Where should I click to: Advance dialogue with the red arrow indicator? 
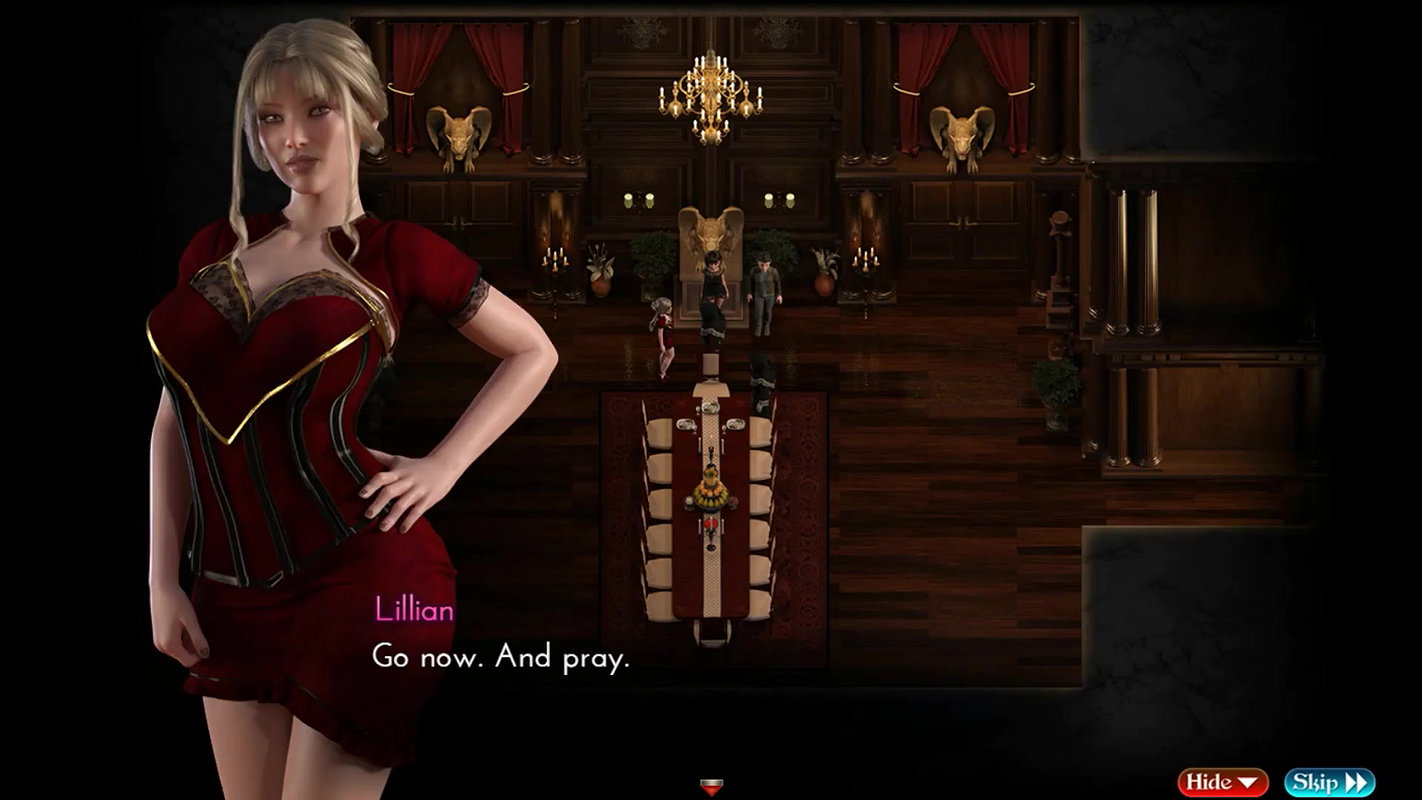pyautogui.click(x=710, y=786)
